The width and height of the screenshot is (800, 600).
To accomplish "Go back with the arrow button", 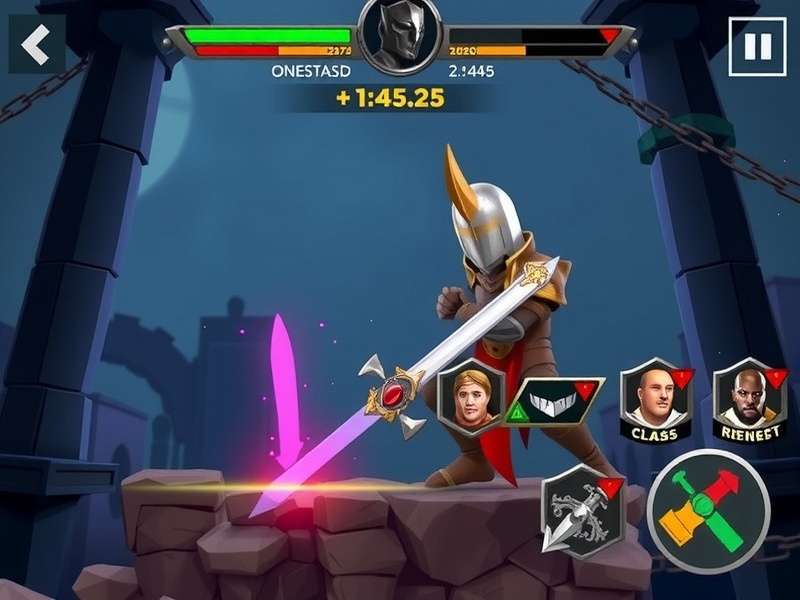I will [37, 44].
